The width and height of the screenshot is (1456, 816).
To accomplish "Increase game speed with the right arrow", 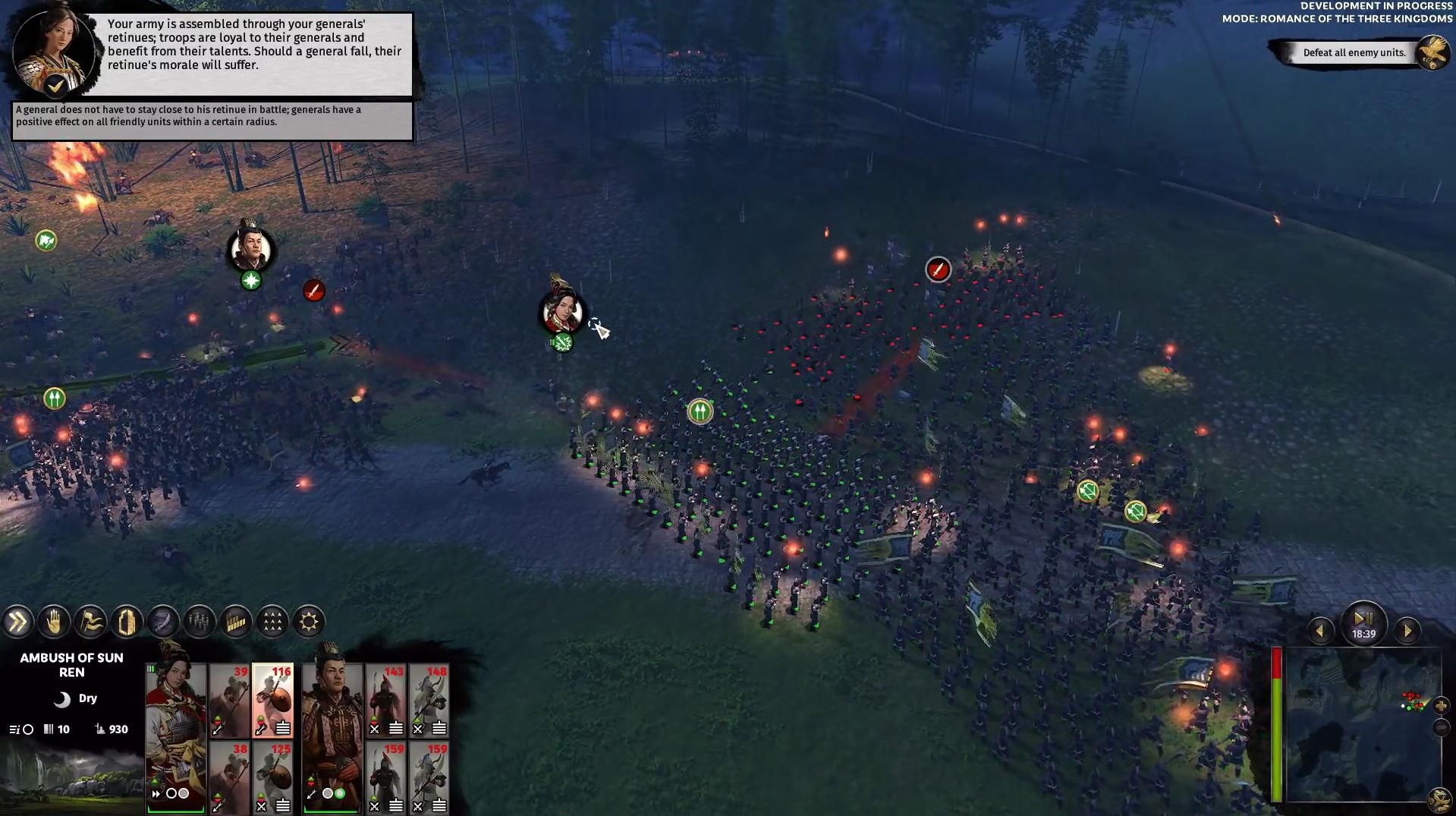I will pos(1407,631).
